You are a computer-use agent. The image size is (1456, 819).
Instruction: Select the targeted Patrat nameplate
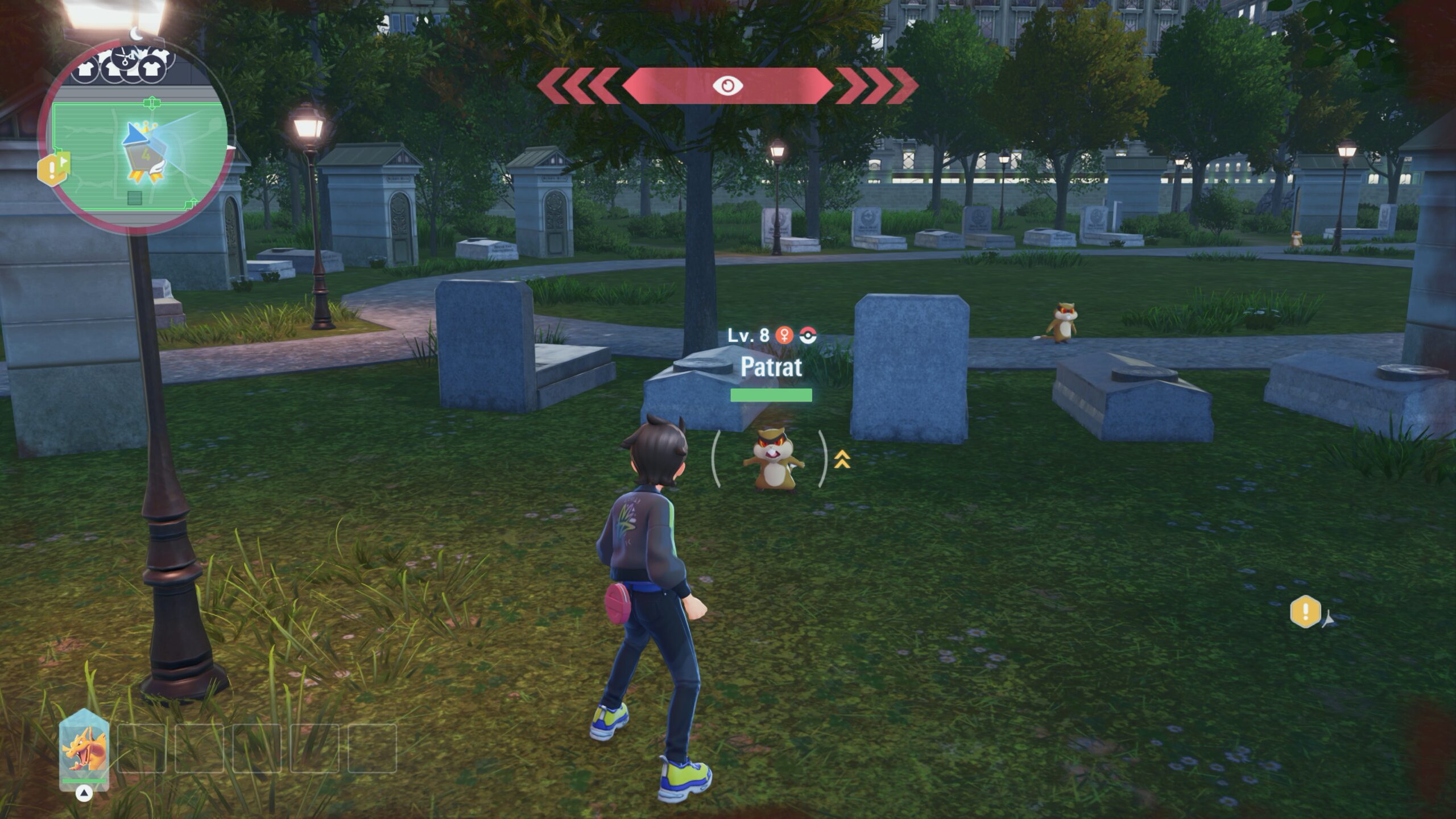point(771,367)
